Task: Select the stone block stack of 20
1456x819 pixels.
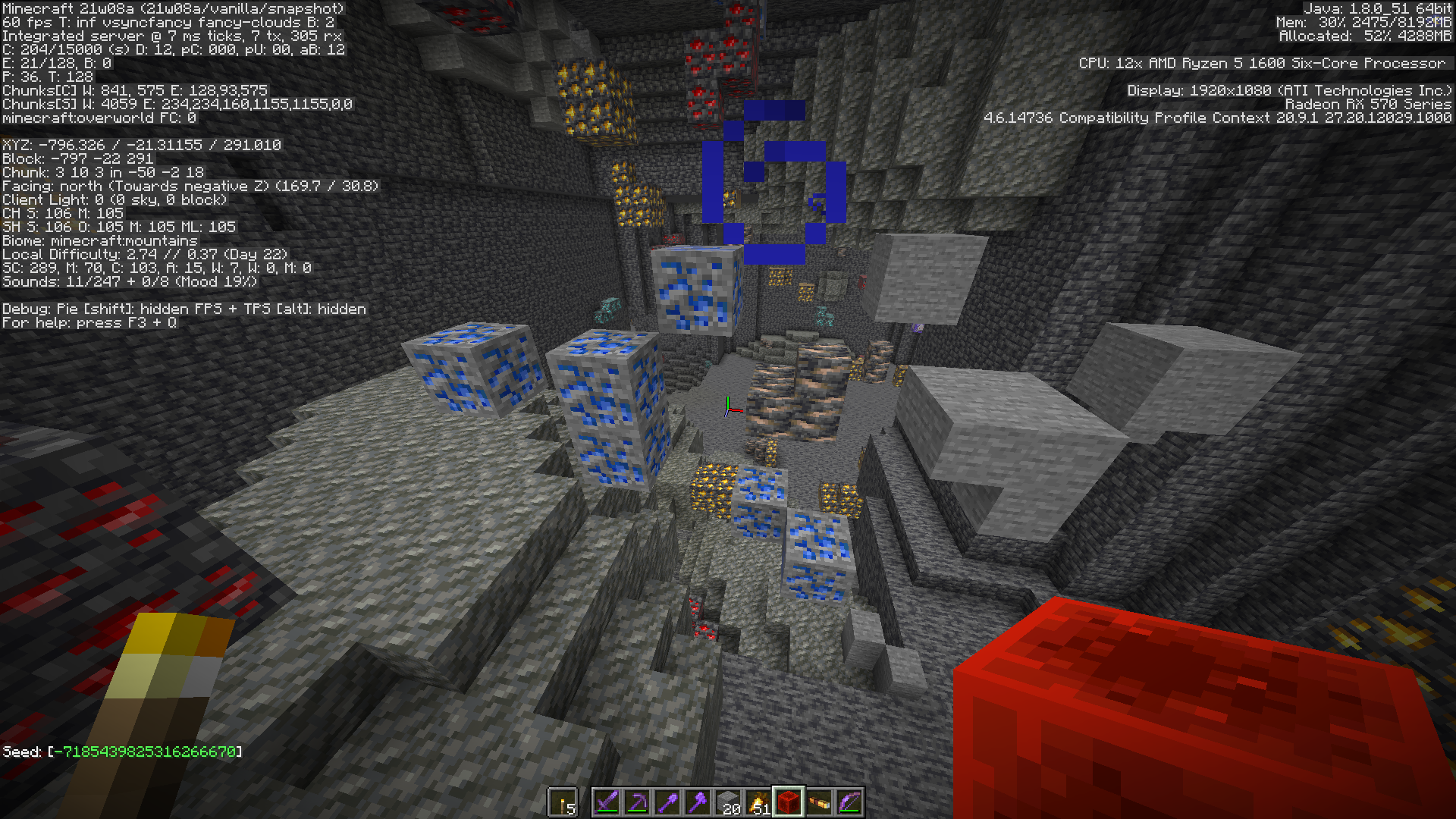Action: pyautogui.click(x=728, y=802)
